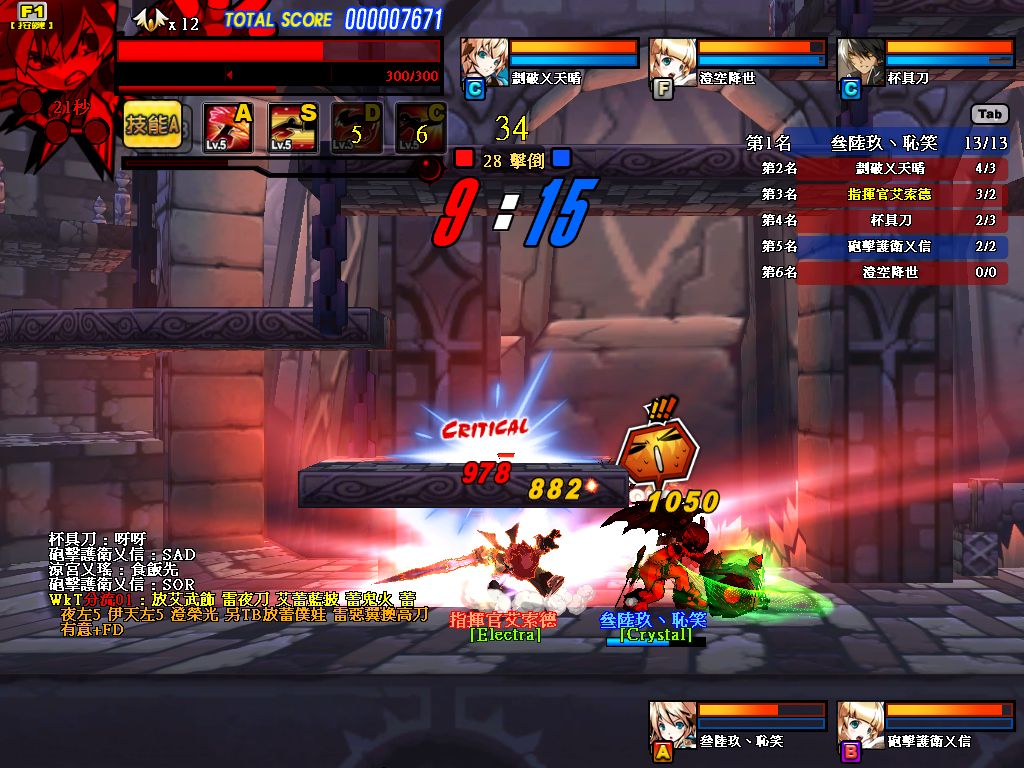Toggle the yellow 技能A skill set button
Image resolution: width=1024 pixels, height=768 pixels.
coord(152,124)
